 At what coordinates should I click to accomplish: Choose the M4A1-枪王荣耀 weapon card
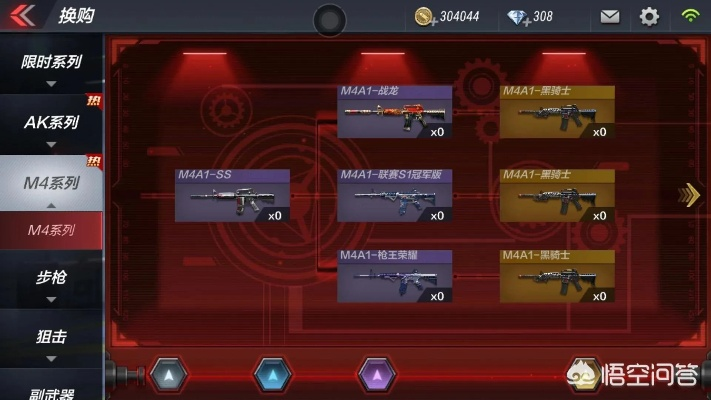tap(394, 276)
